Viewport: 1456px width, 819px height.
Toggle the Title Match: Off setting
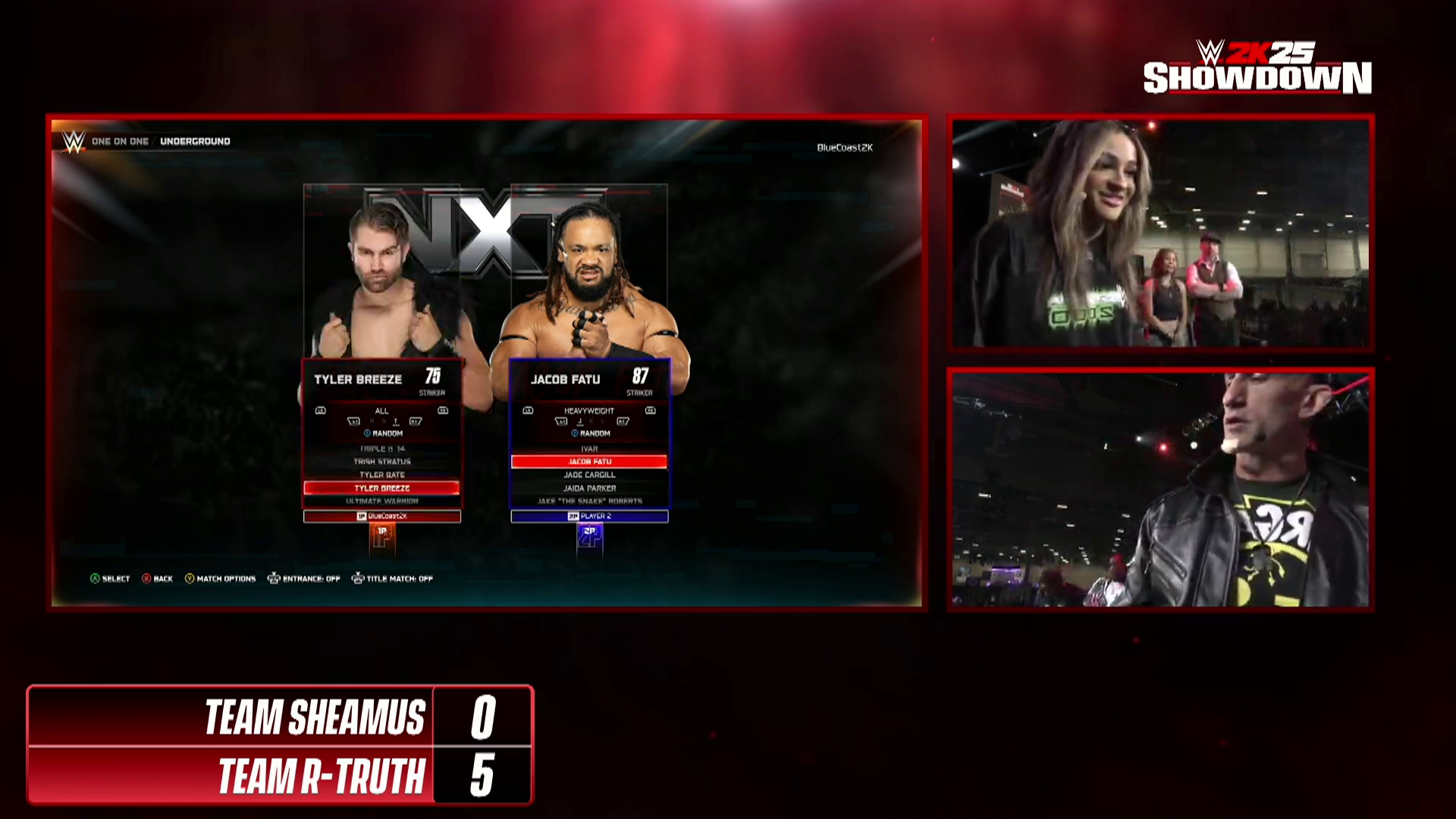[x=392, y=579]
